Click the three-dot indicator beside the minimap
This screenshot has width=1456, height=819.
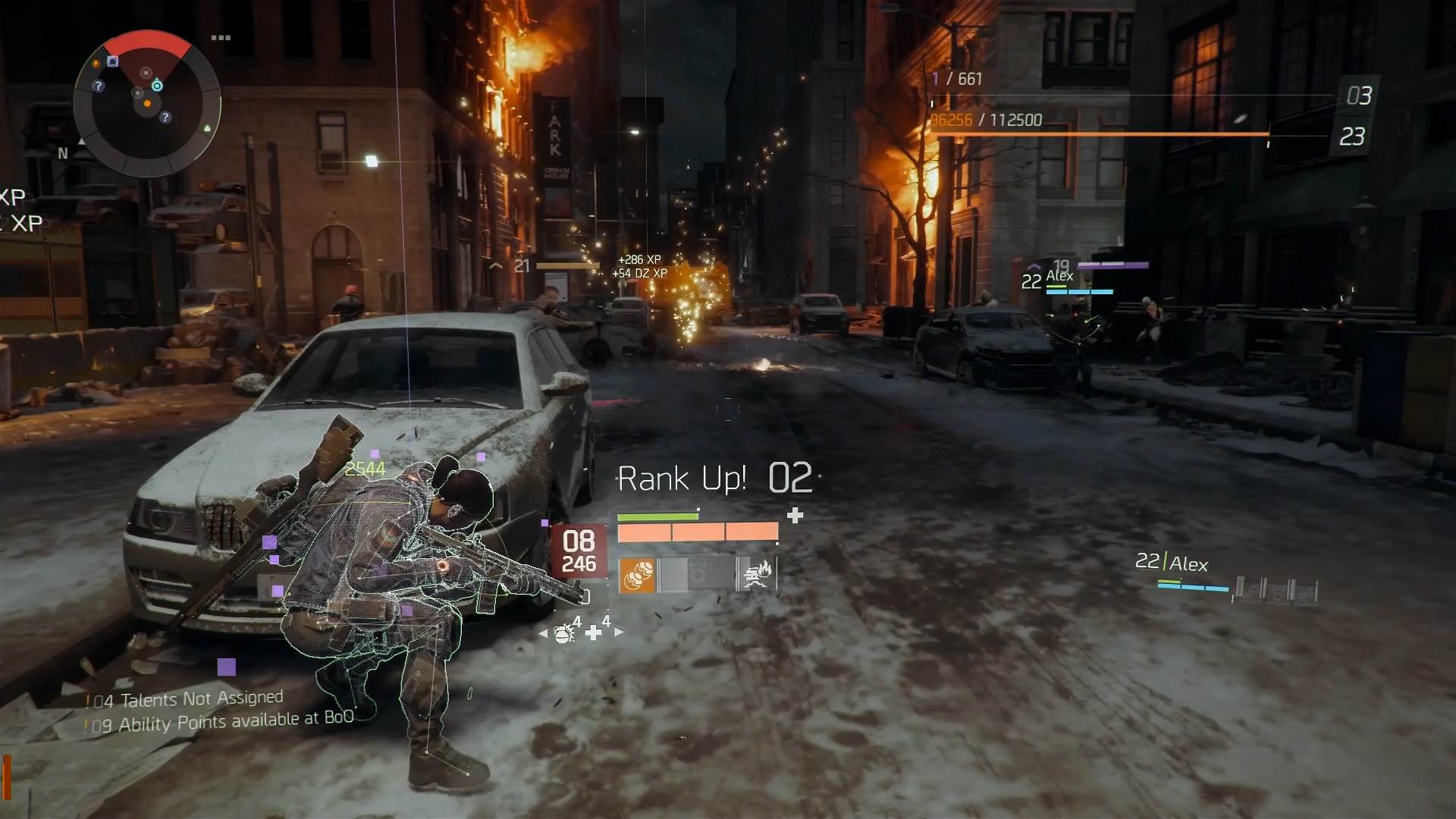[221, 37]
